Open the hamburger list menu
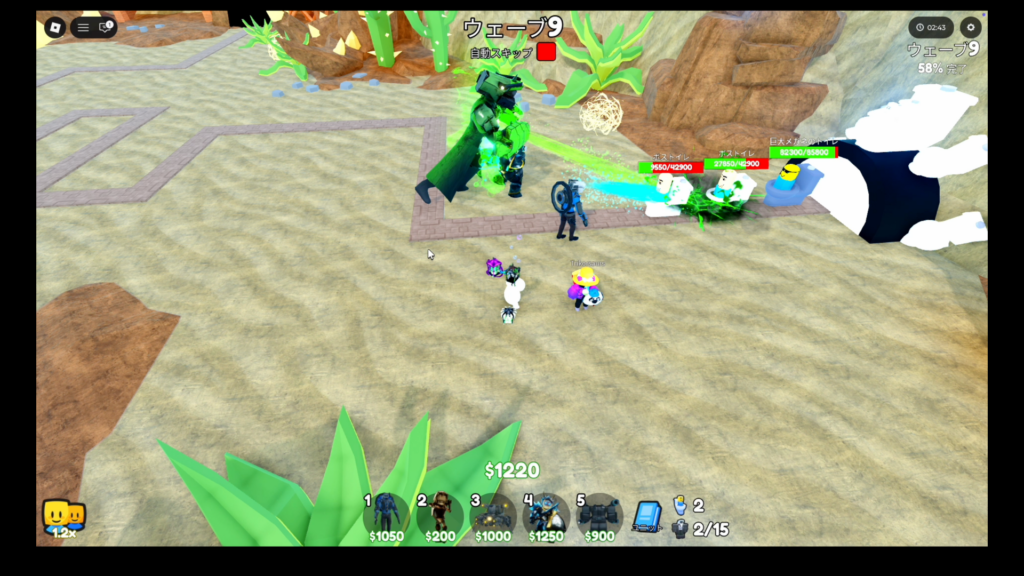Image resolution: width=1024 pixels, height=576 pixels. [x=83, y=28]
